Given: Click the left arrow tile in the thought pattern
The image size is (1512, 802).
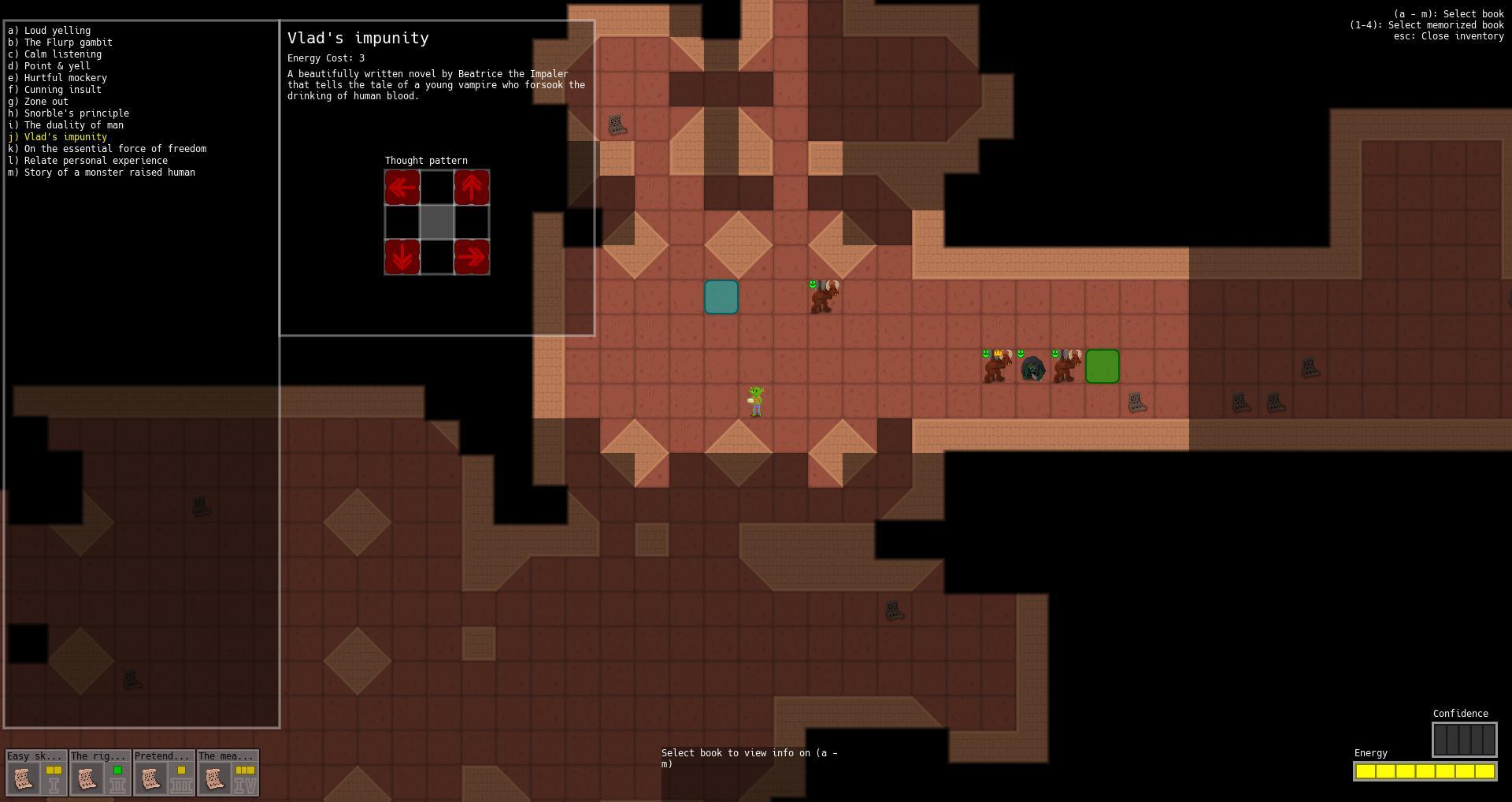Looking at the screenshot, I should (402, 188).
